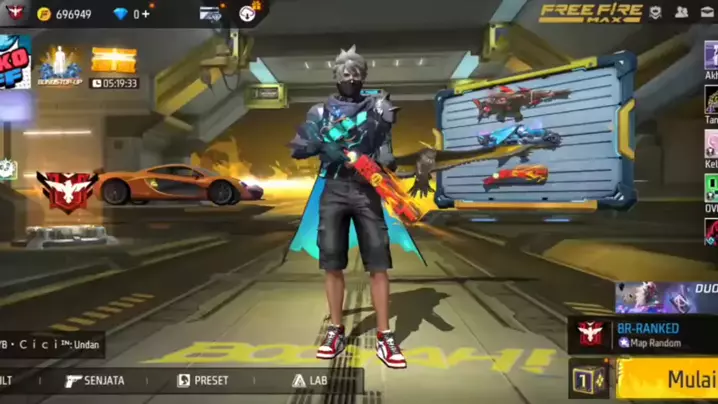Open the Bonus Top-Up event

pos(59,64)
